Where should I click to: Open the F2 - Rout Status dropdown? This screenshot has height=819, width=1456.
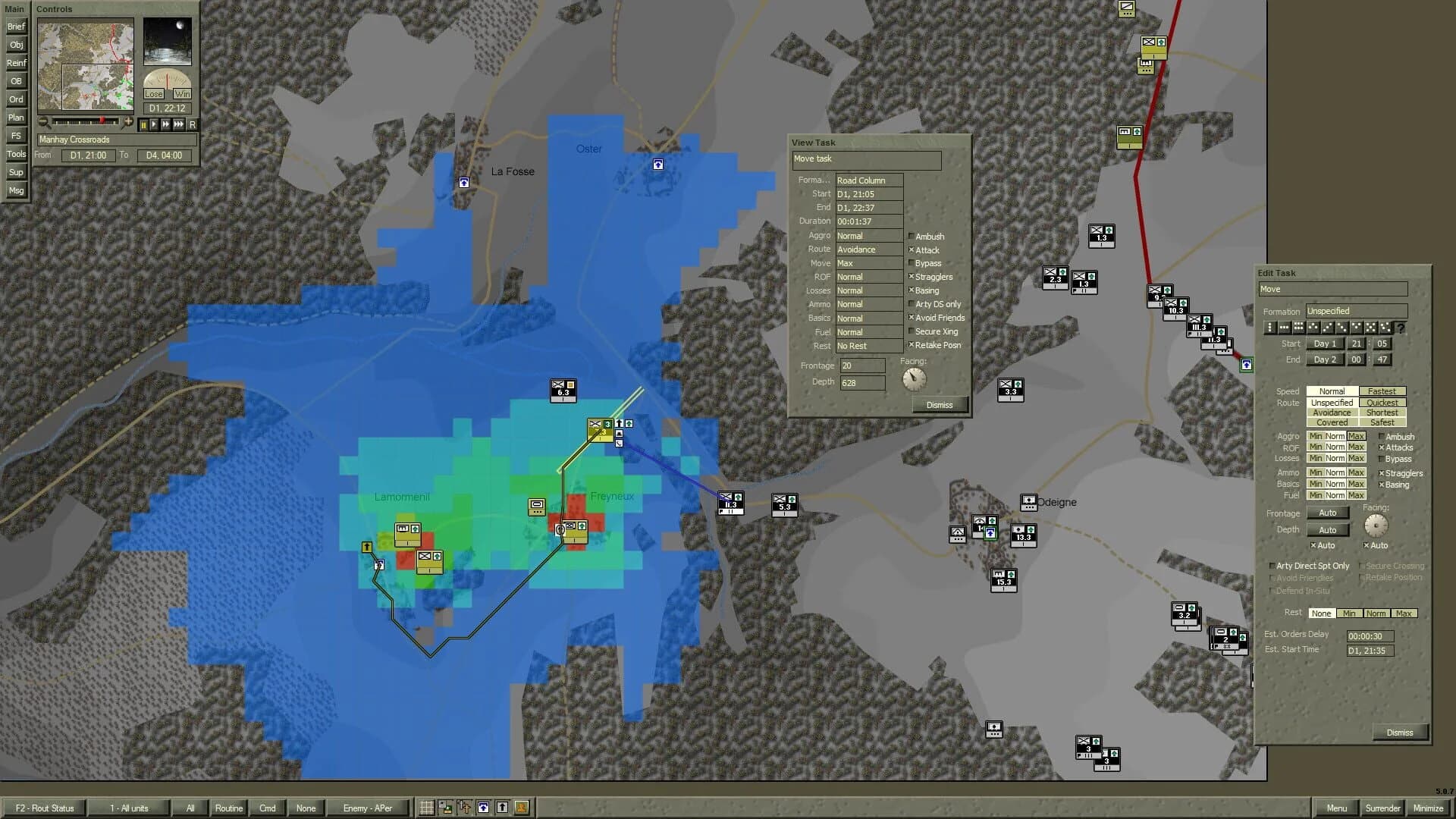click(45, 808)
